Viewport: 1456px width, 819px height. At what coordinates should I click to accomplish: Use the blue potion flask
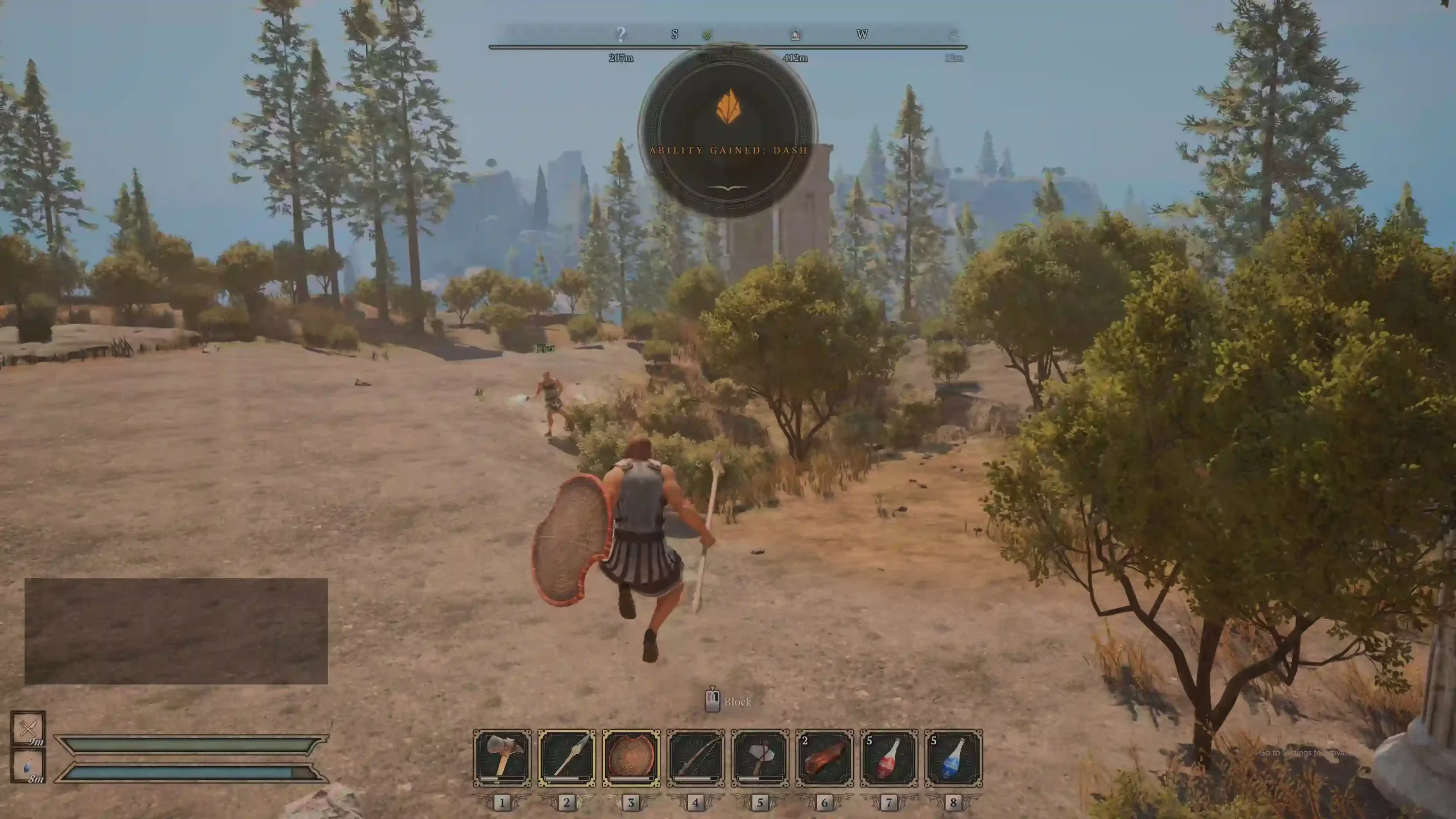click(x=953, y=758)
